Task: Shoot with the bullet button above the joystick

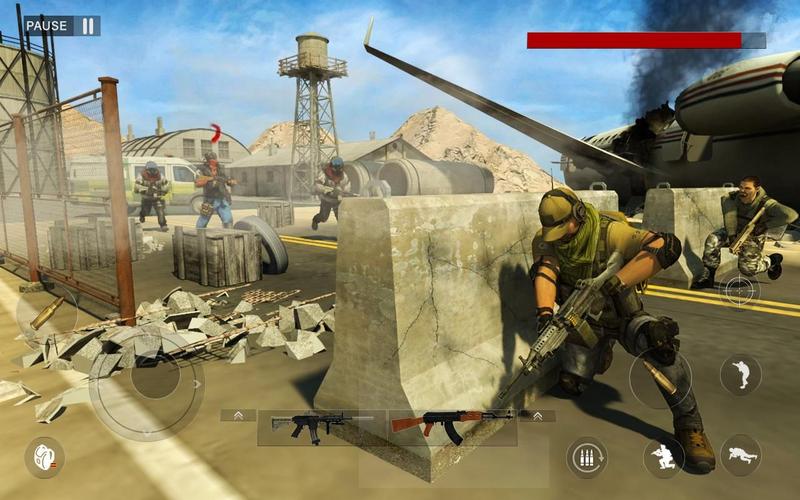Action: [46, 314]
